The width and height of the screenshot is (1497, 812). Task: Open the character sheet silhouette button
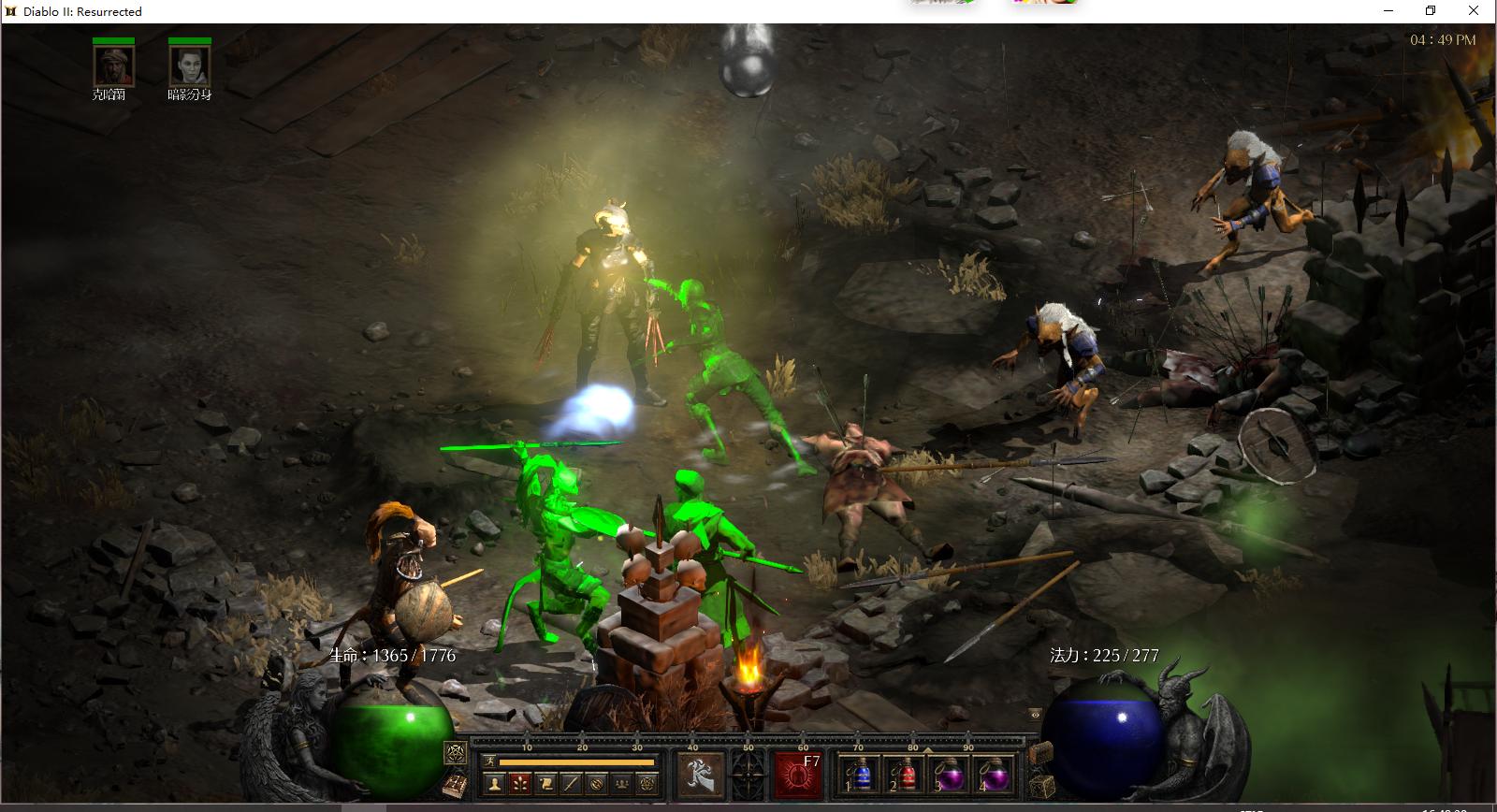pos(495,785)
